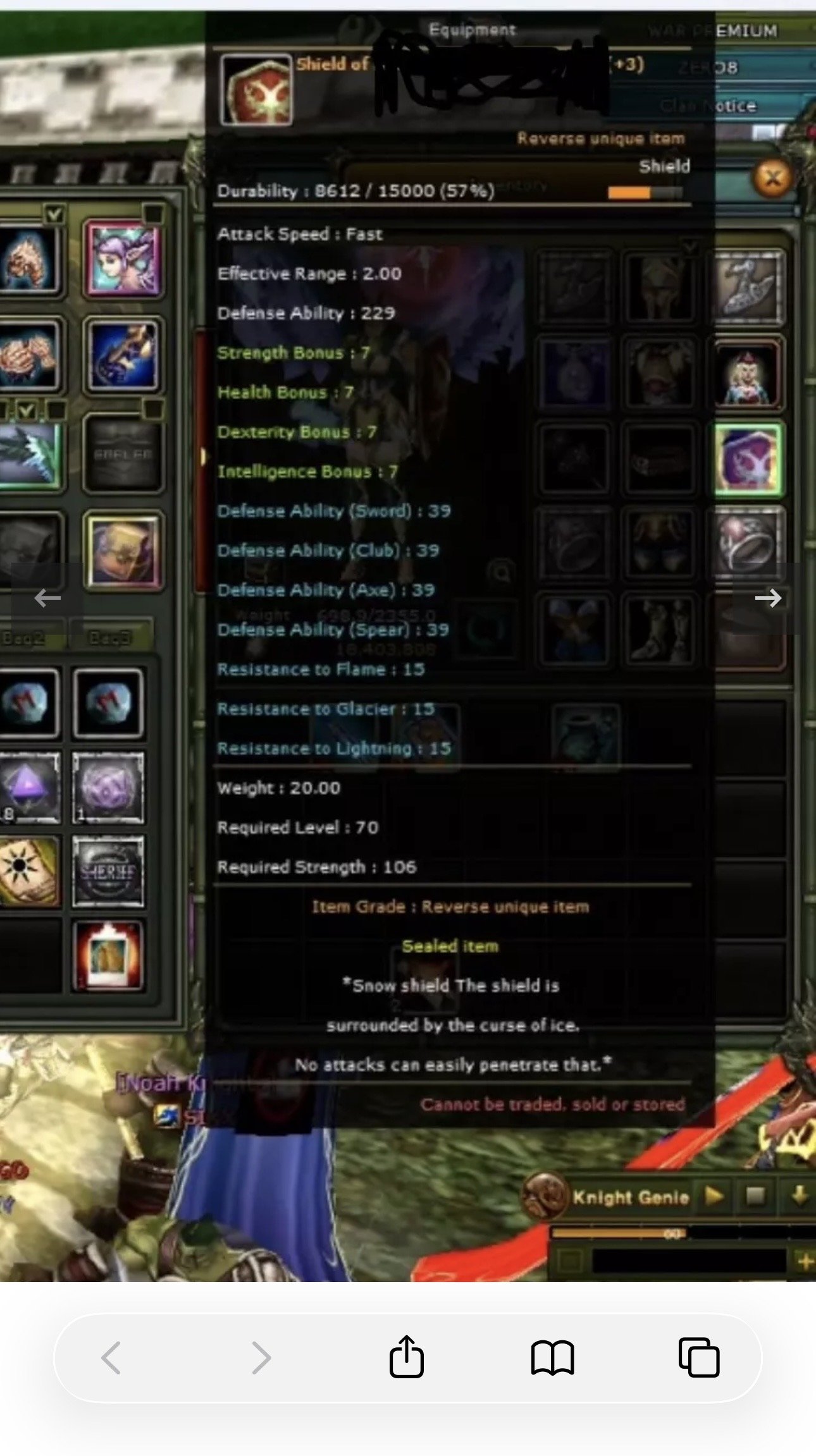Click the left arrow over the inventory
Screen dimensions: 816x1456
46,598
